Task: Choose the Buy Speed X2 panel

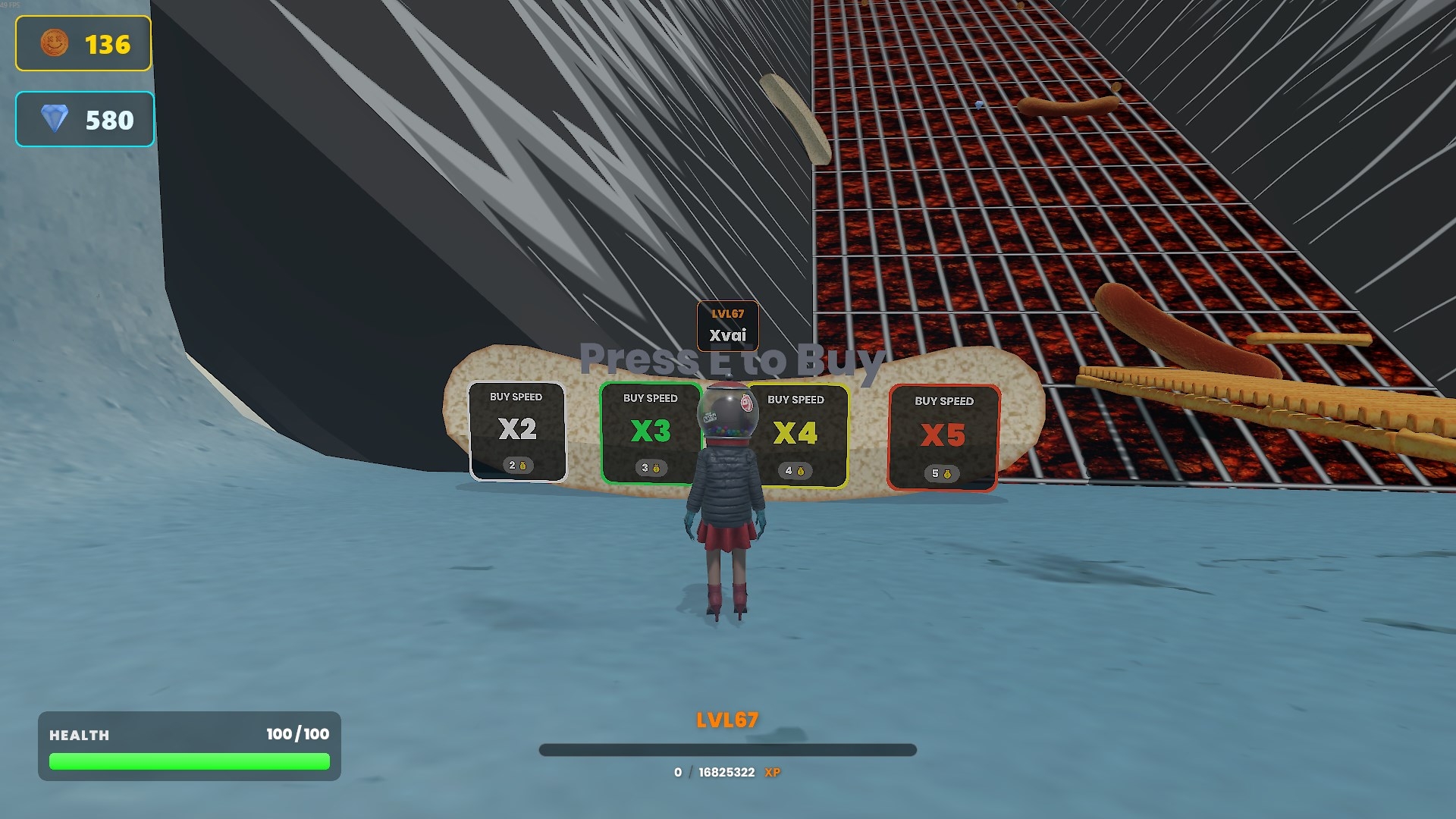Action: (517, 431)
